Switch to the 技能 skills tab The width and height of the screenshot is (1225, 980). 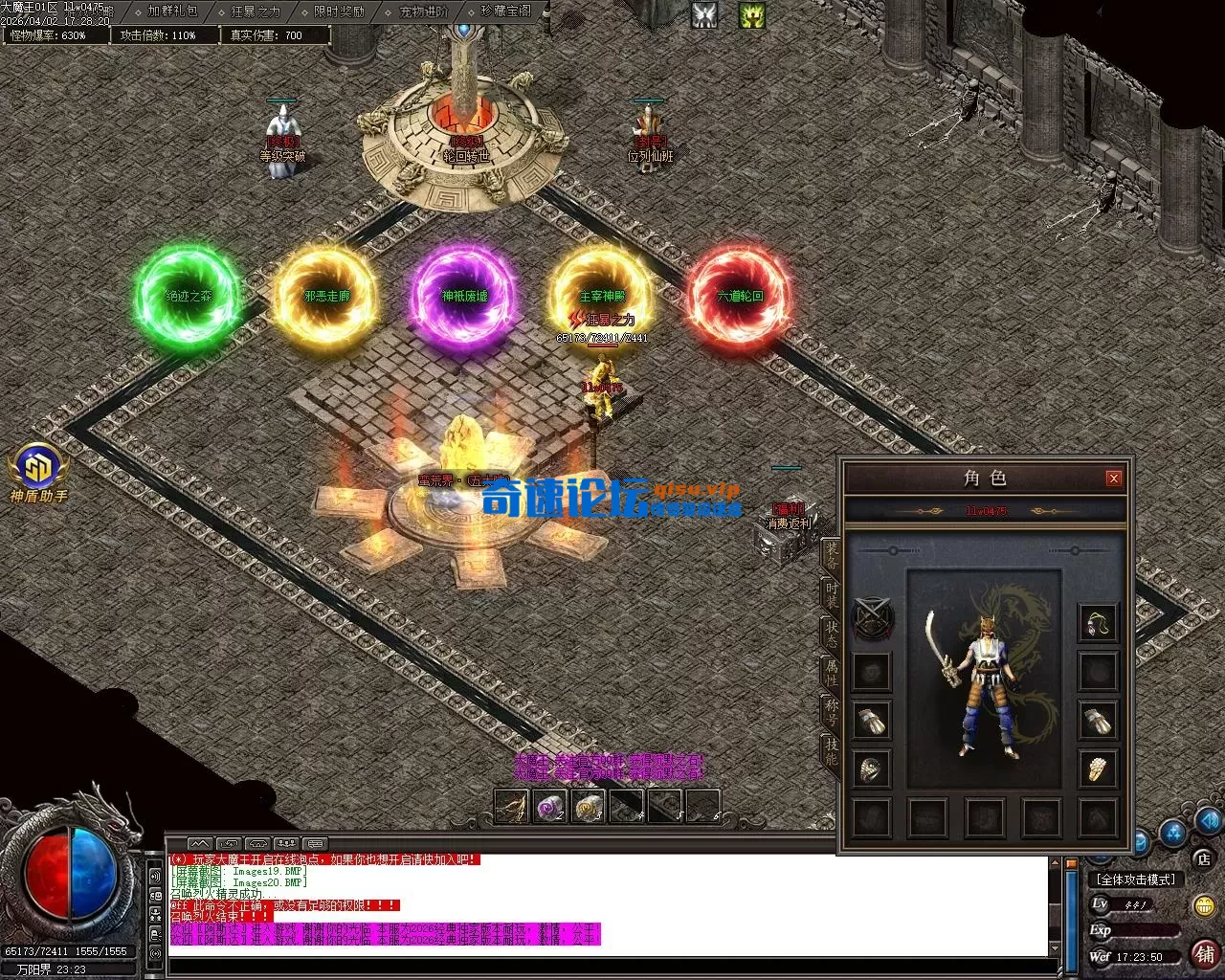[831, 753]
